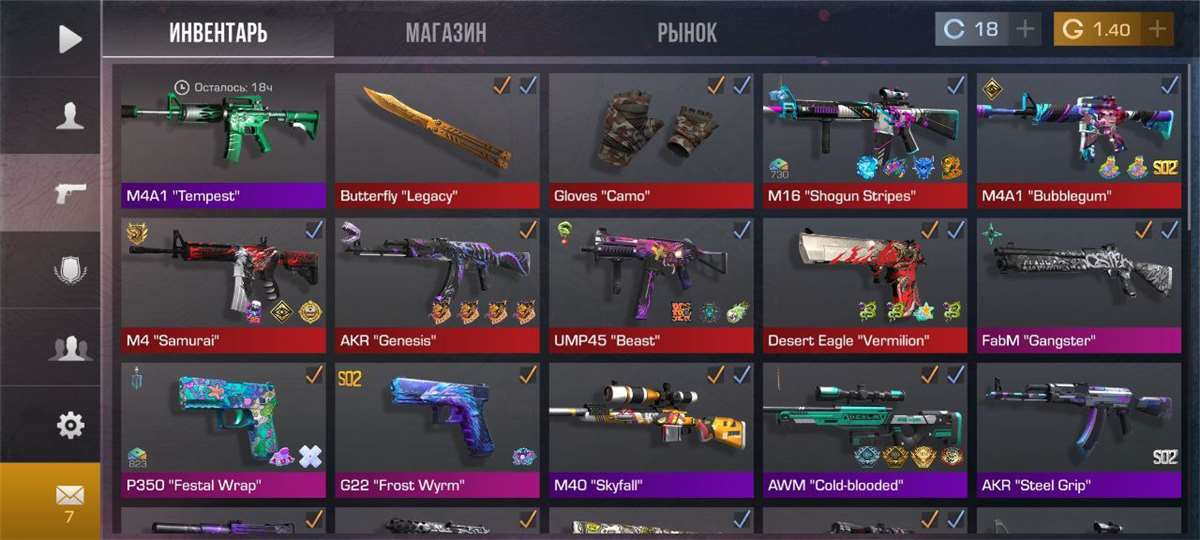The height and width of the screenshot is (540, 1200).
Task: Add silver coins with the plus button
Action: tap(1024, 29)
